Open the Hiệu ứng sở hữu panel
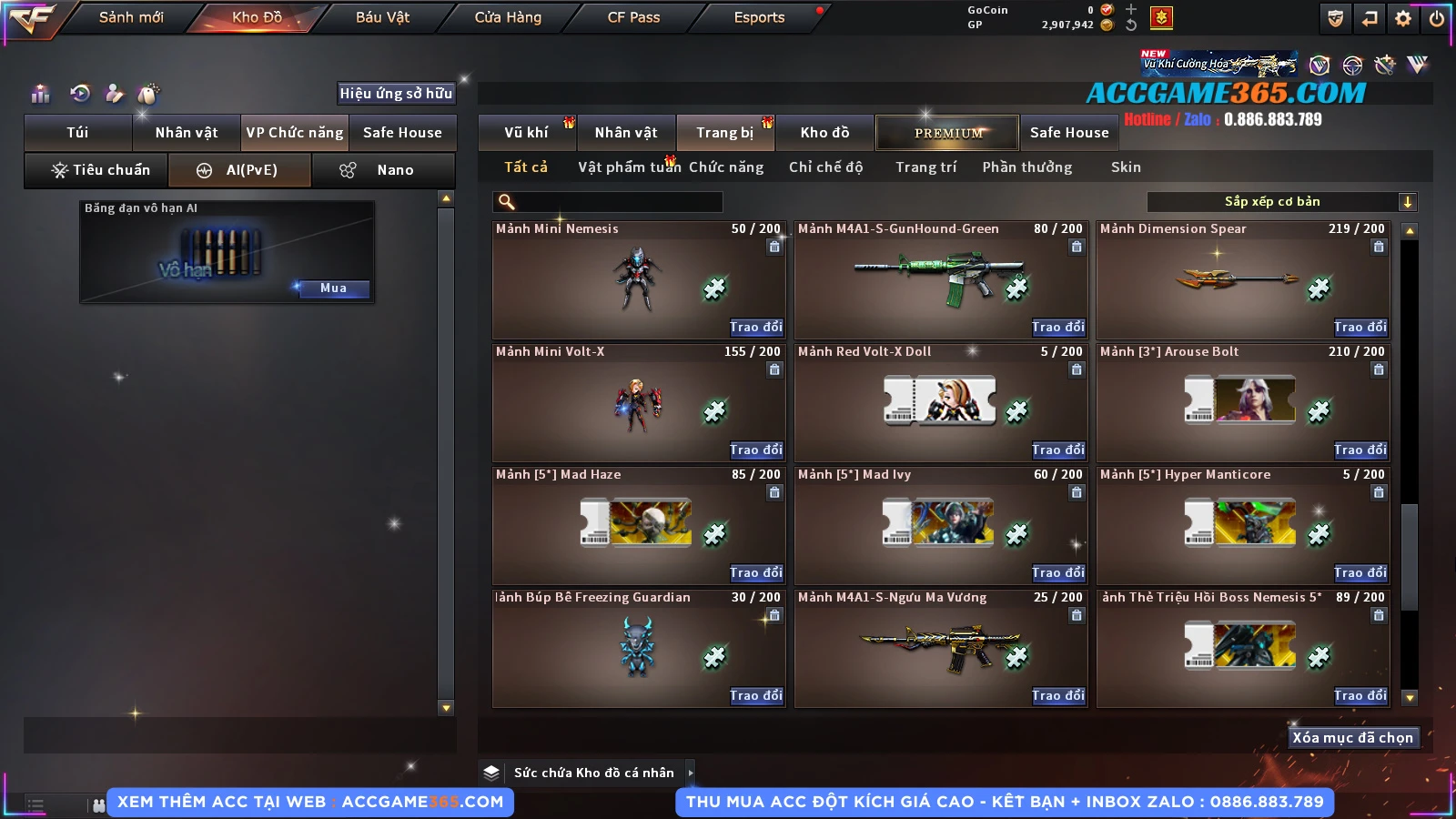1456x819 pixels. click(396, 94)
